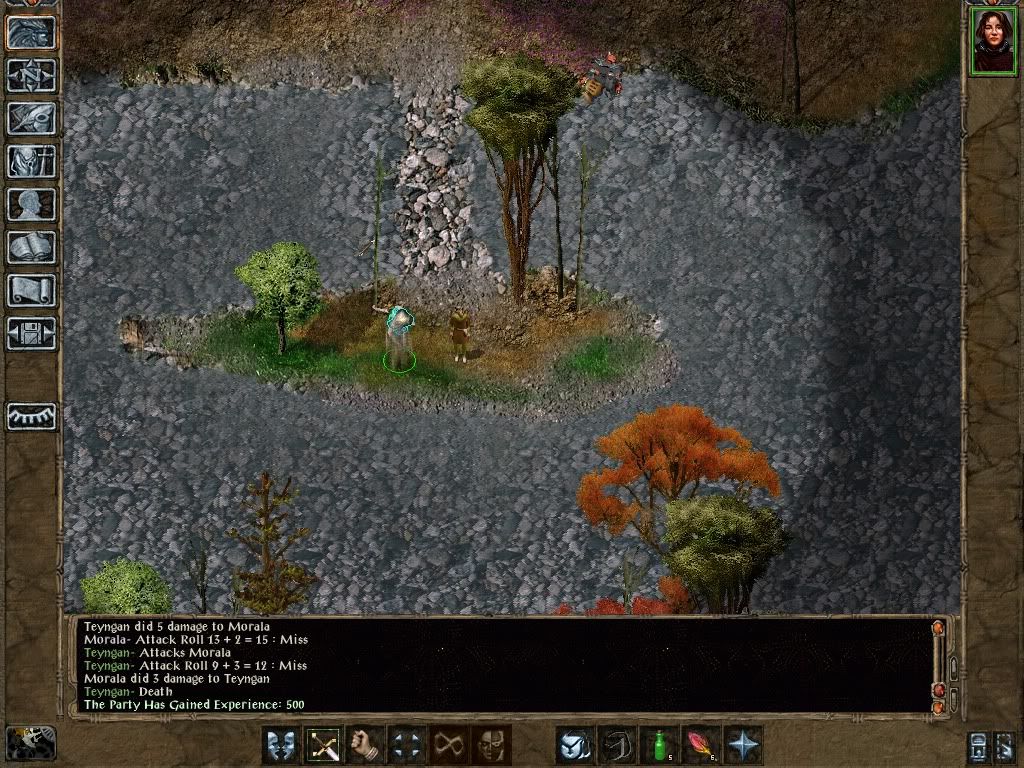Open the journal quill icon

pos(31,117)
